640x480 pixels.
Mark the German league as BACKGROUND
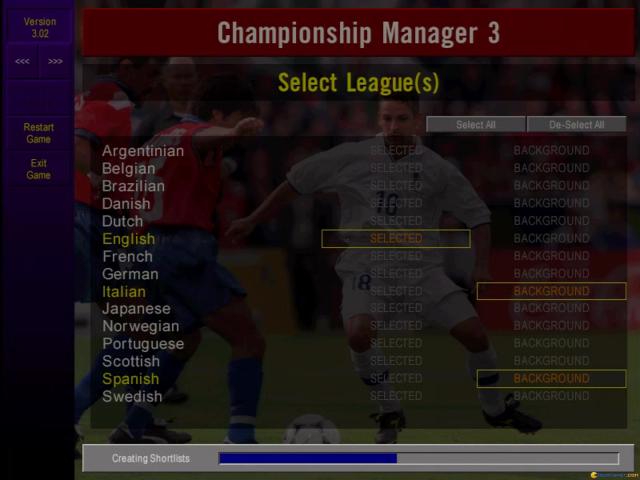(x=551, y=274)
